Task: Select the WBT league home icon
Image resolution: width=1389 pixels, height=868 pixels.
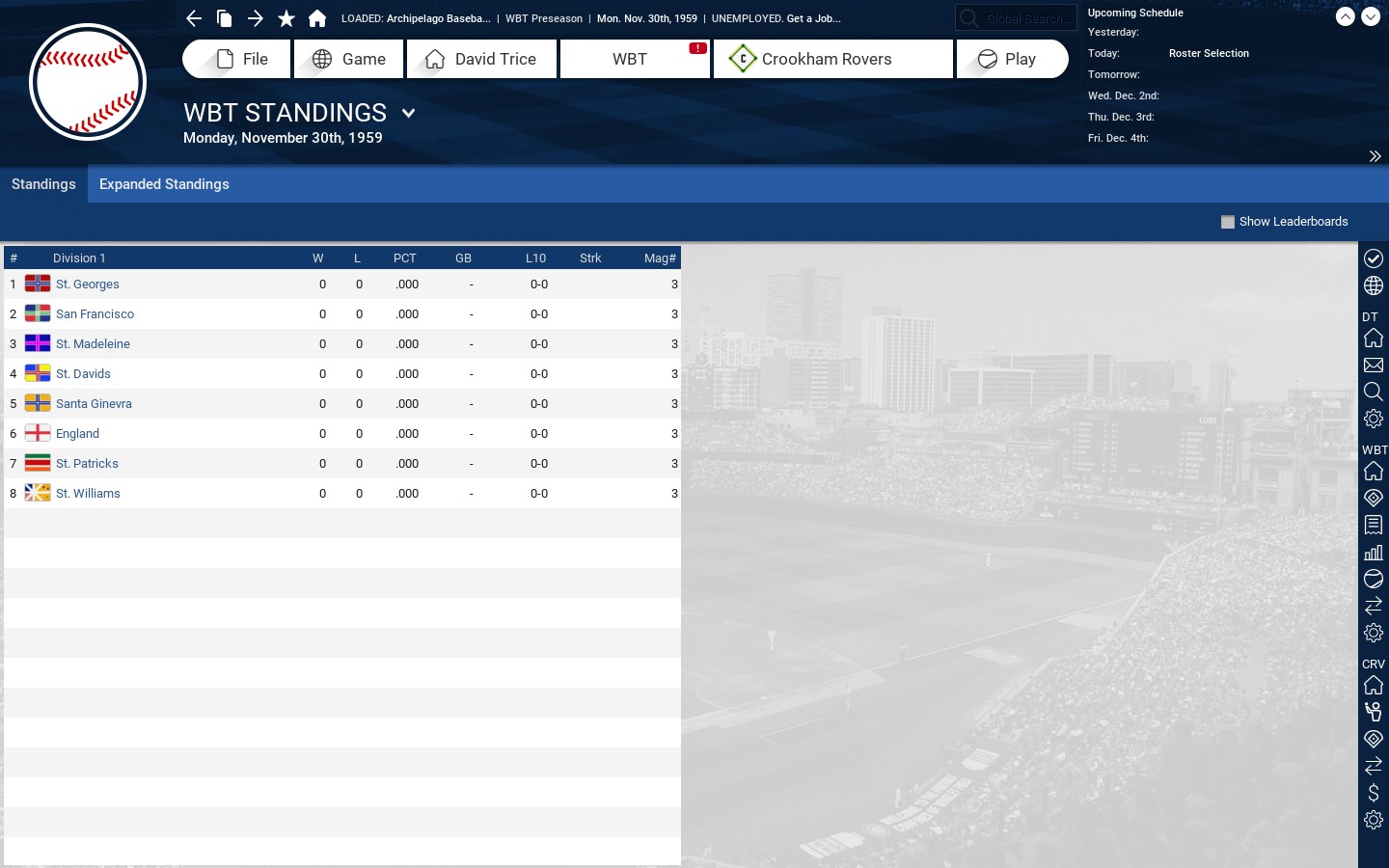Action: click(1374, 472)
